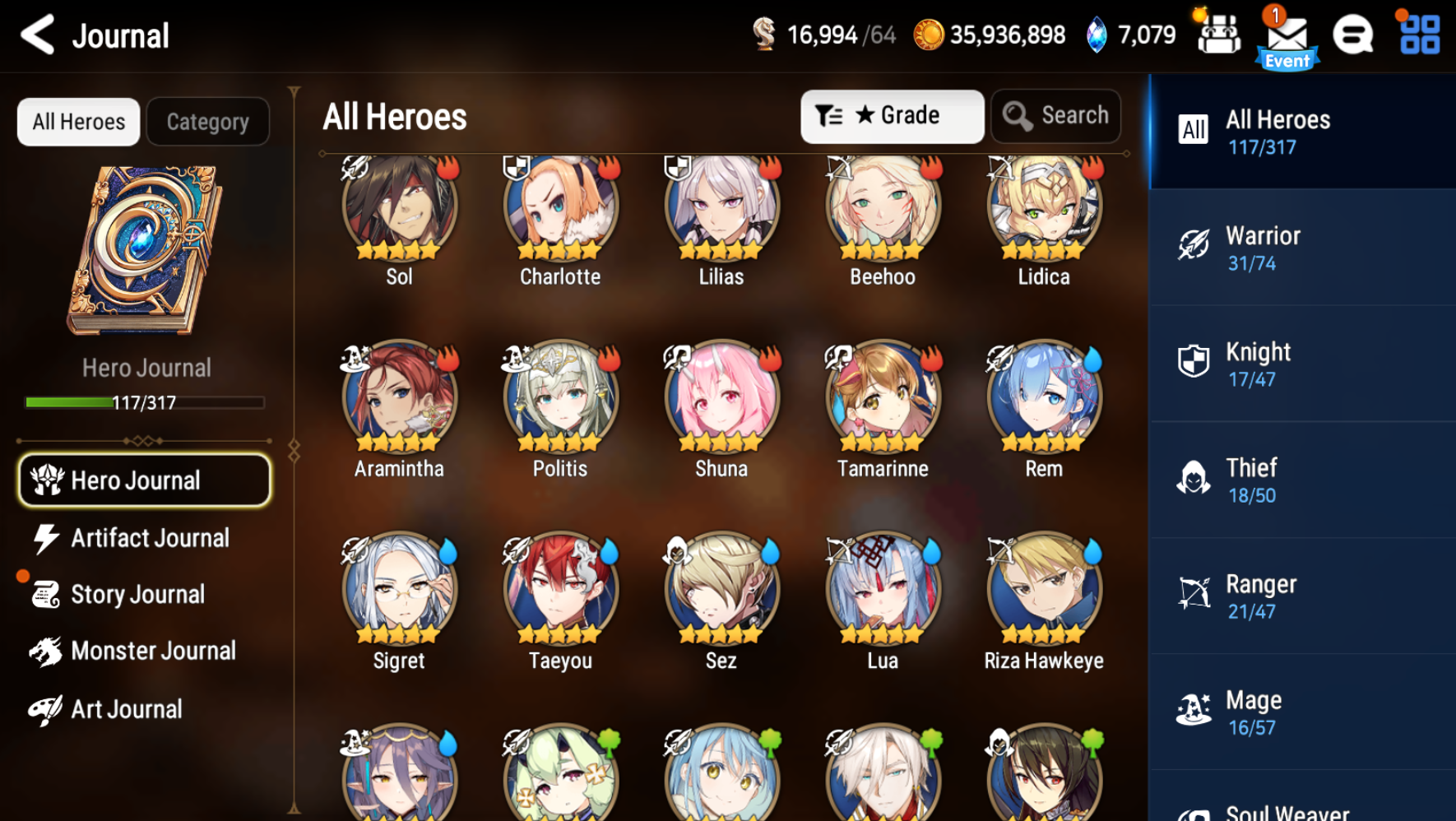Image resolution: width=1456 pixels, height=821 pixels.
Task: Open the Monster Journal
Action: click(x=153, y=650)
